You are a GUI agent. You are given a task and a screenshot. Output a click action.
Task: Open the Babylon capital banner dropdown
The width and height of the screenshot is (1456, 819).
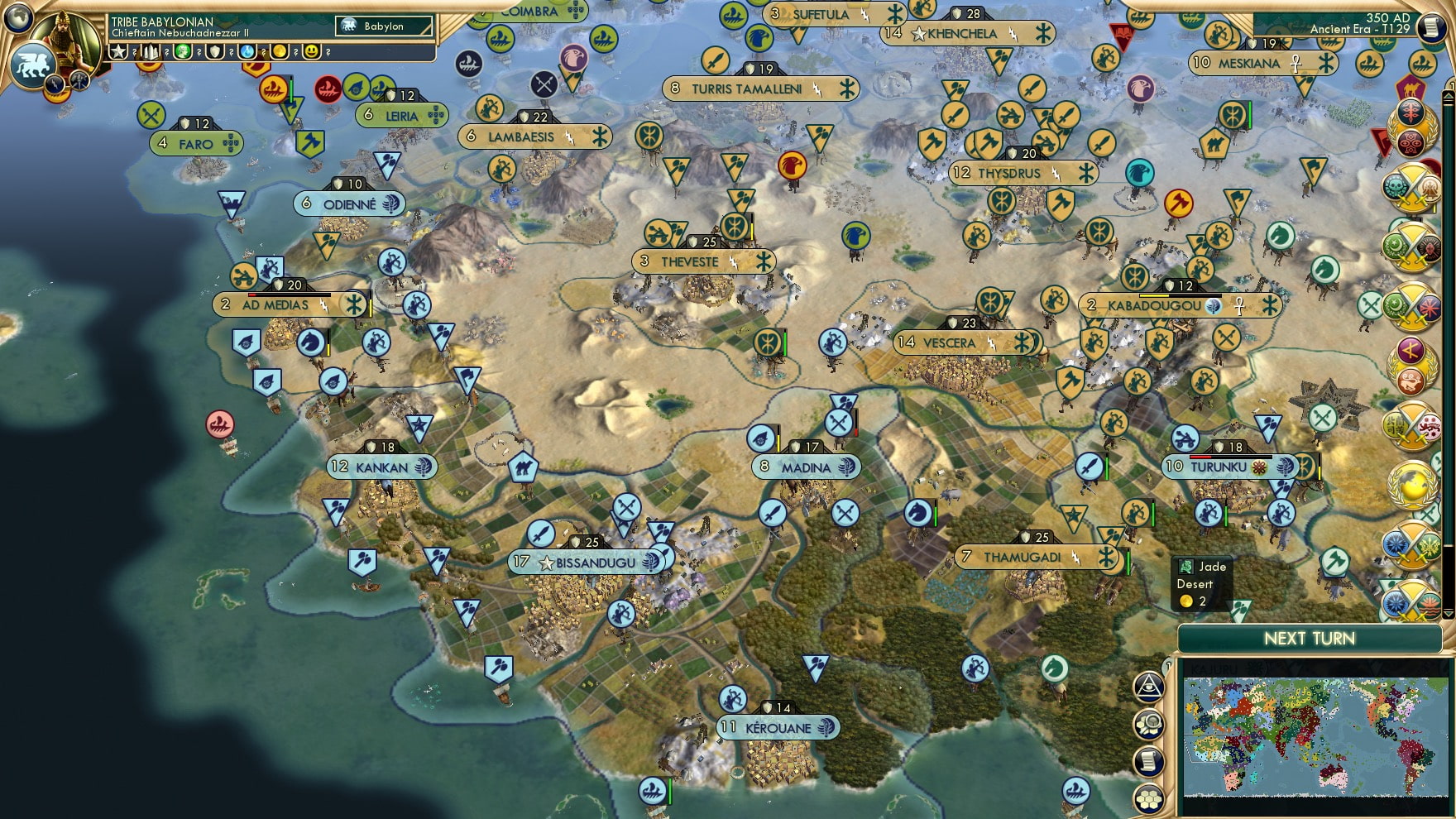[x=385, y=26]
